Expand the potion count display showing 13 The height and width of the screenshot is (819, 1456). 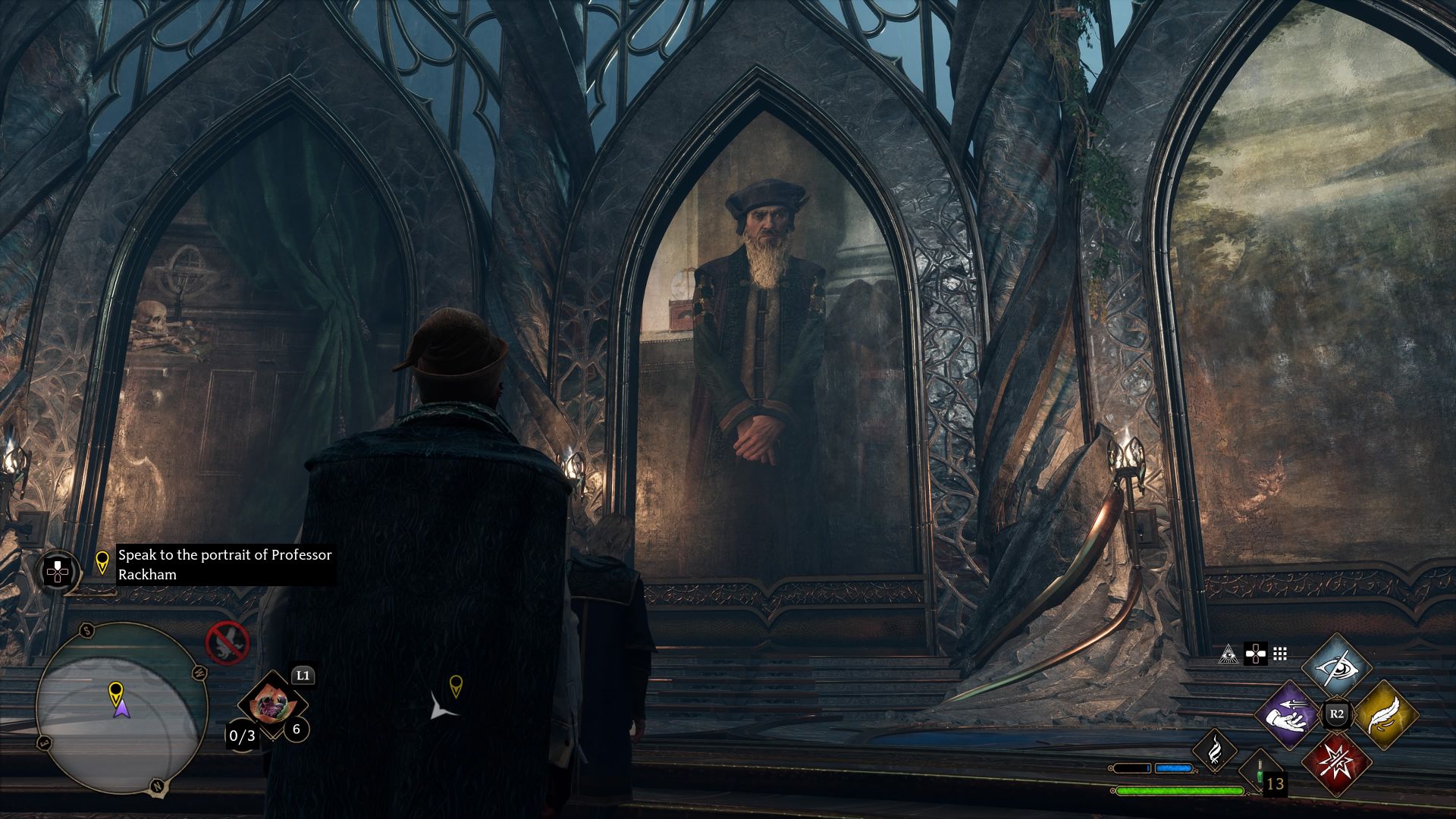(x=1276, y=783)
